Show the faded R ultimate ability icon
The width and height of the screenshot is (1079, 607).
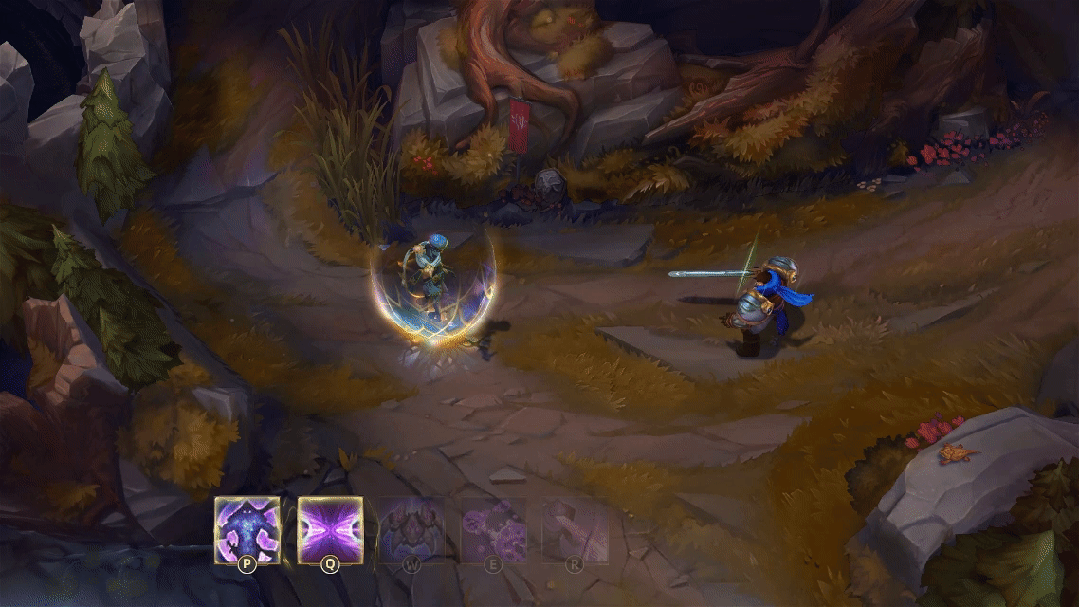(x=574, y=529)
